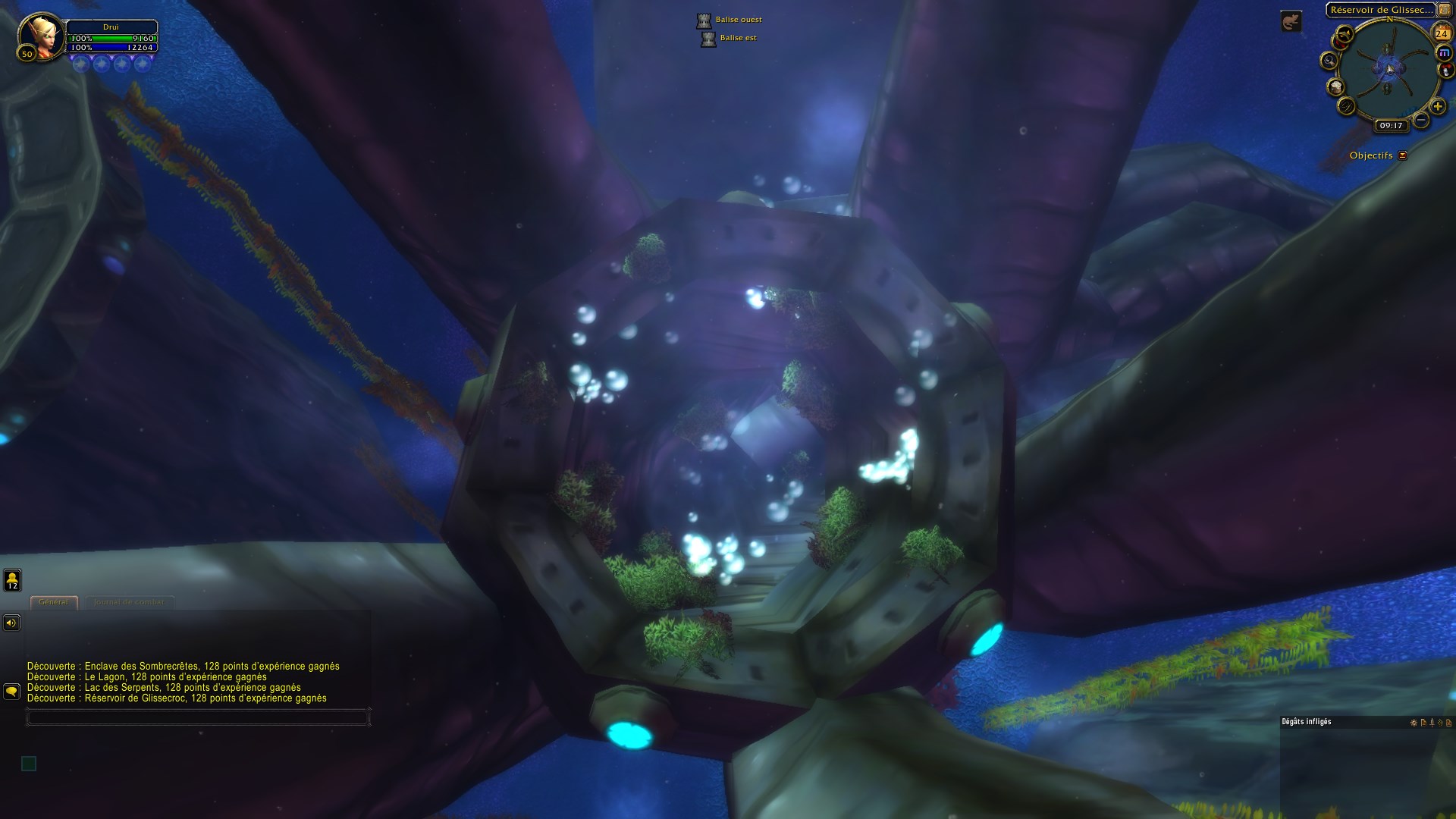Select the tracking magnifier icon on the minimap
The width and height of the screenshot is (1456, 819).
tap(1330, 61)
